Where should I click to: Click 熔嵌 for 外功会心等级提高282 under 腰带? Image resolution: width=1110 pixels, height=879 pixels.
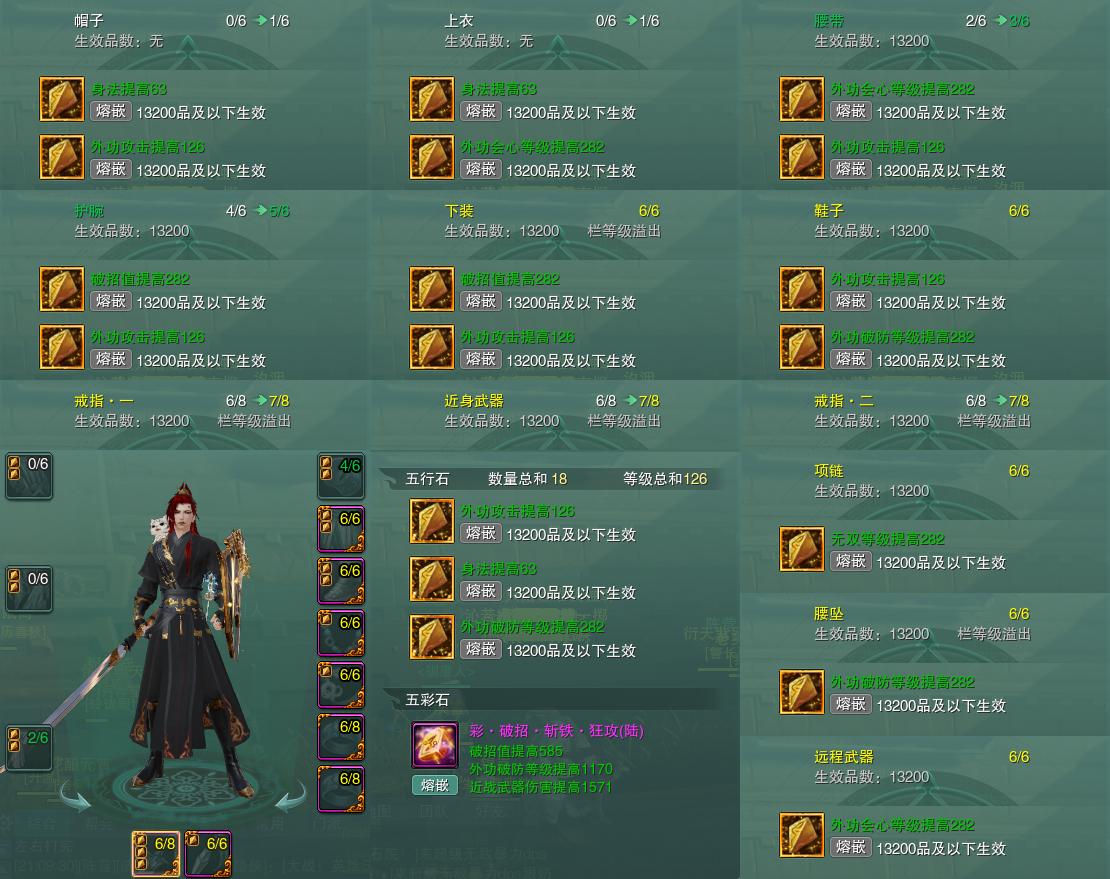coord(850,111)
